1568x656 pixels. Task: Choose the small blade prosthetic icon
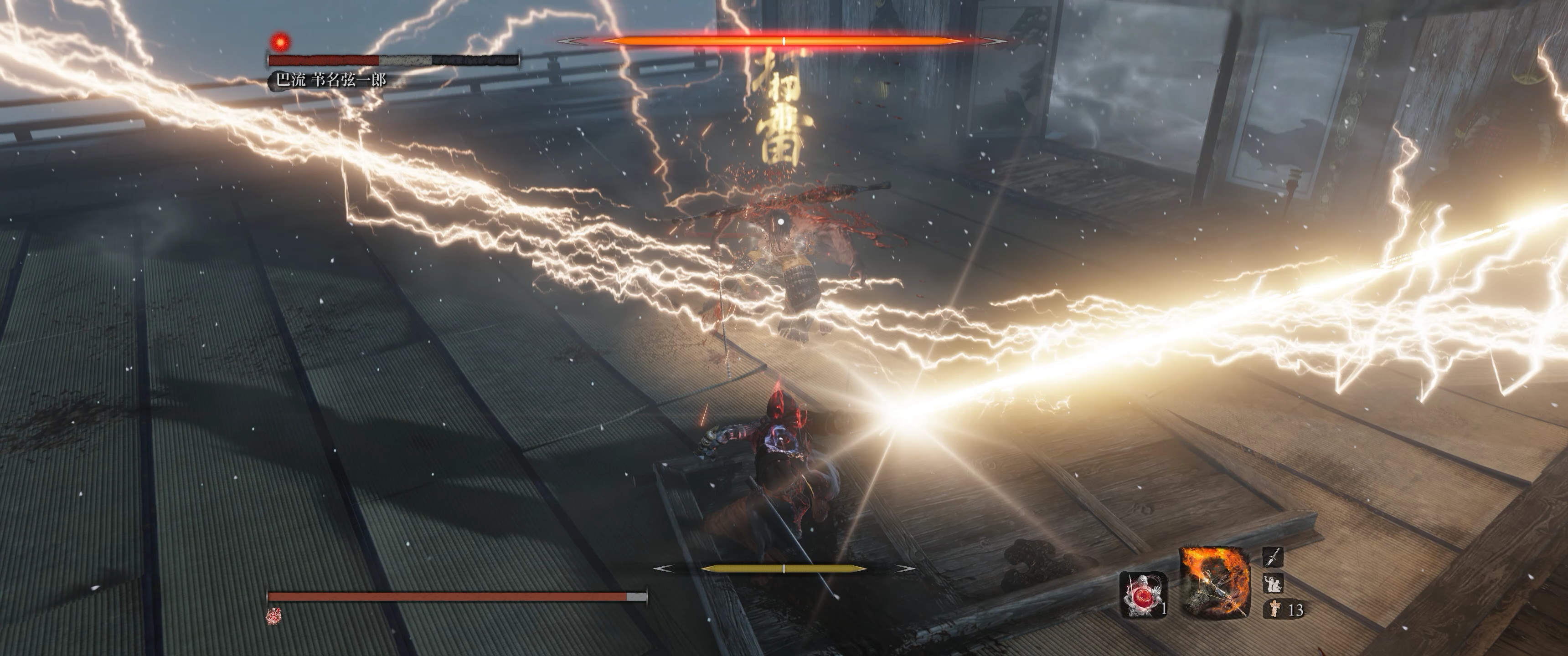pyautogui.click(x=1273, y=556)
